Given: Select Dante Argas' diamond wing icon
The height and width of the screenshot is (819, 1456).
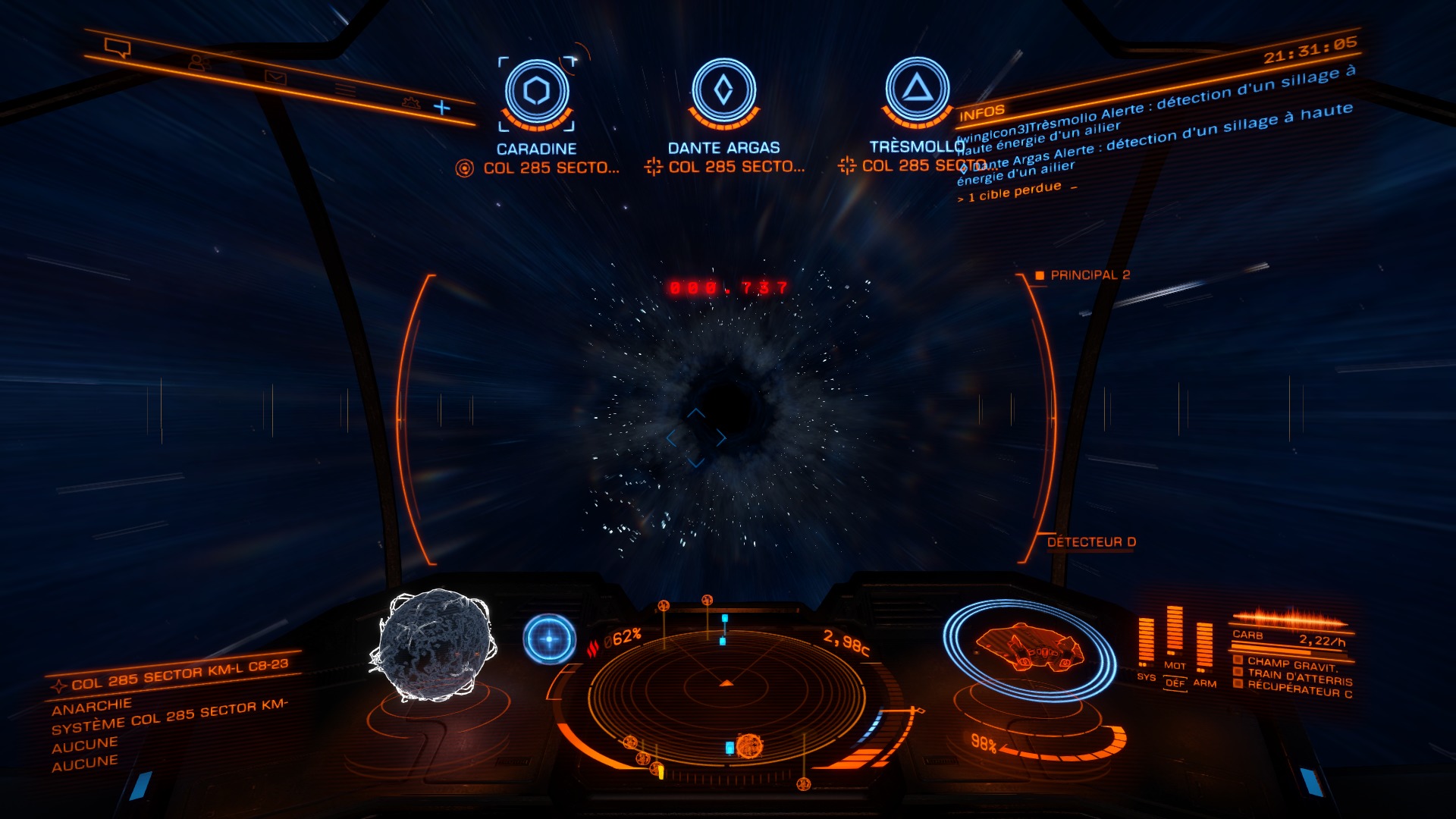Looking at the screenshot, I should [724, 89].
